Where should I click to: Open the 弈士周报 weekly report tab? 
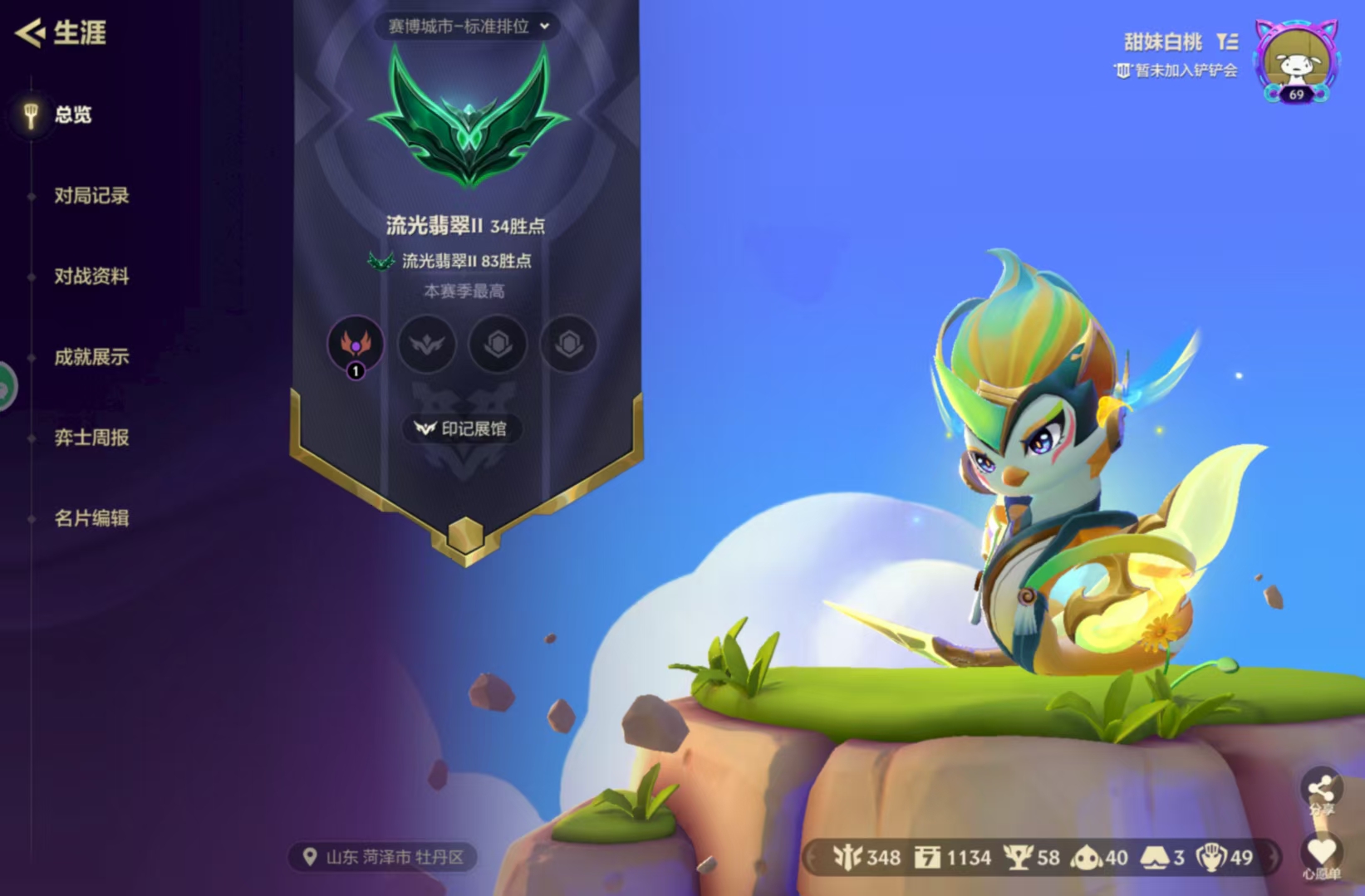click(x=91, y=438)
